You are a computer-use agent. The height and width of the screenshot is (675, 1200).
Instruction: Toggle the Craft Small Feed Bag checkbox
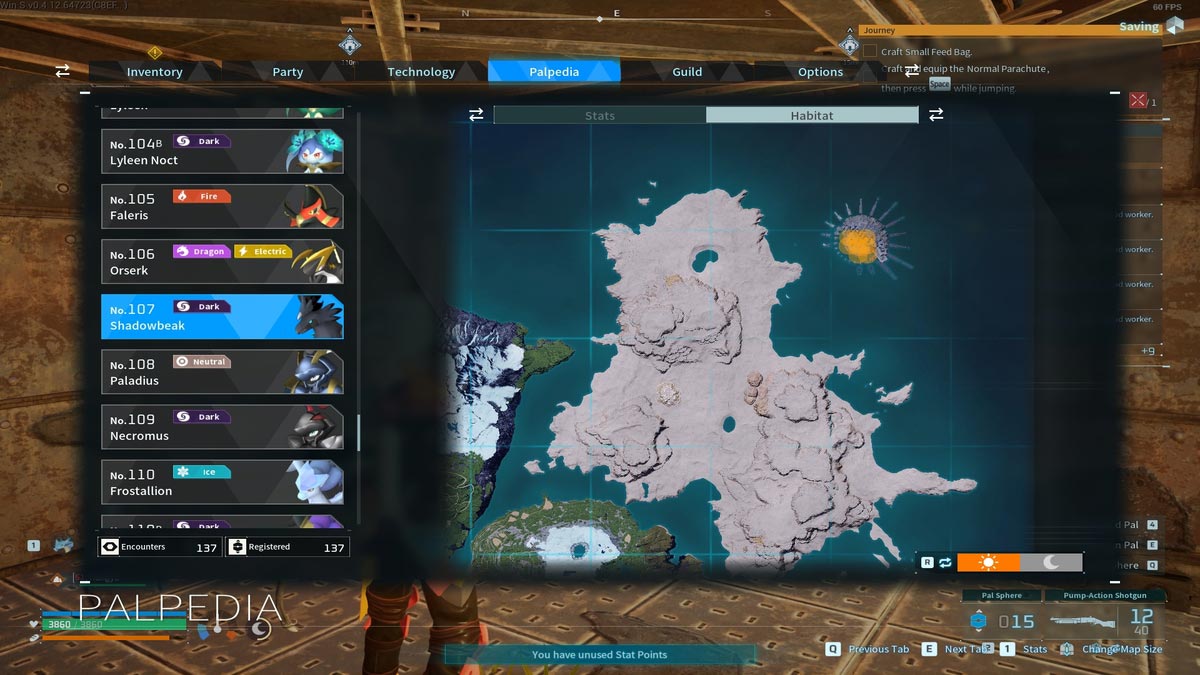pyautogui.click(x=870, y=51)
